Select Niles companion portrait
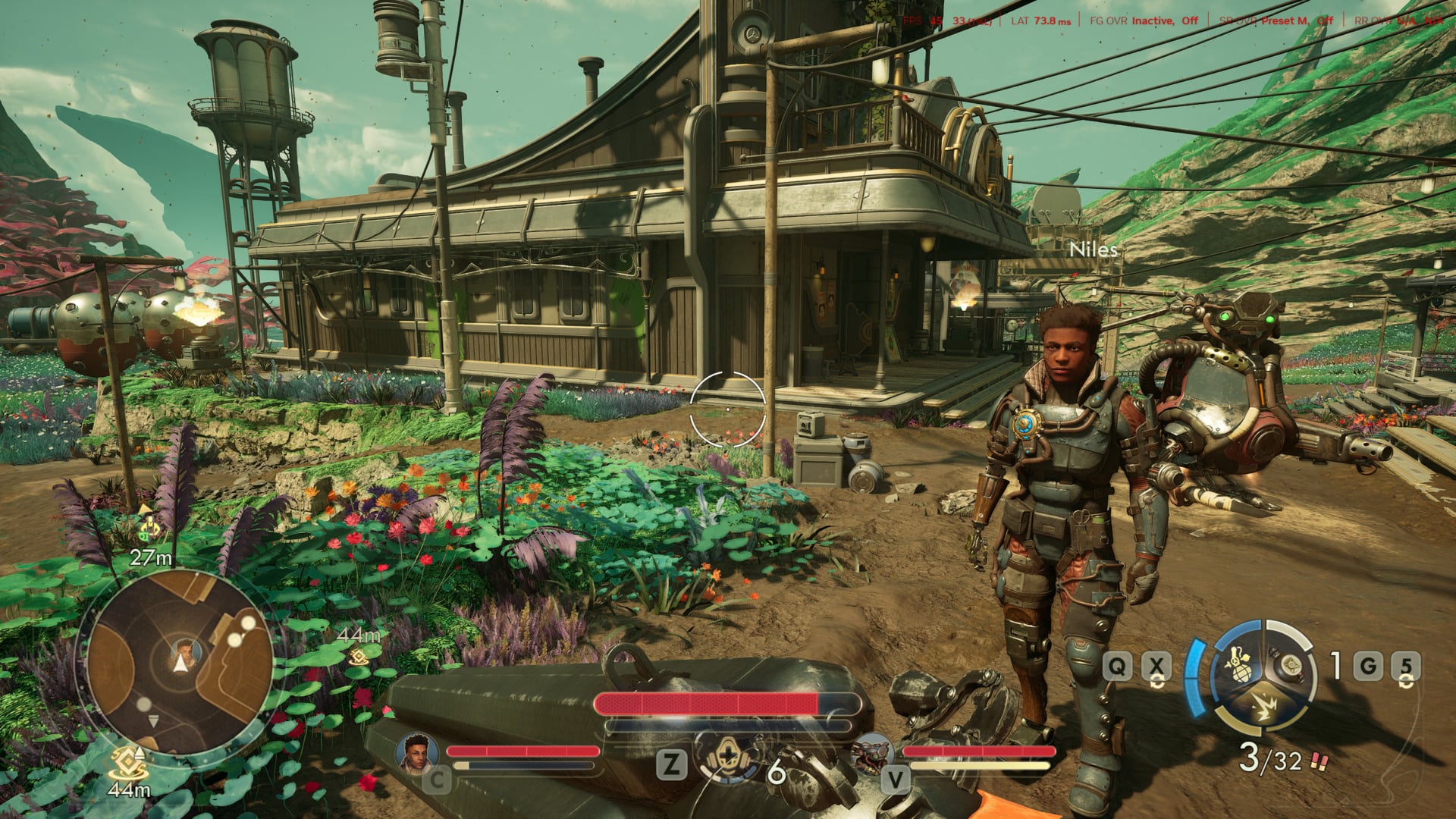This screenshot has width=1456, height=819. [417, 752]
